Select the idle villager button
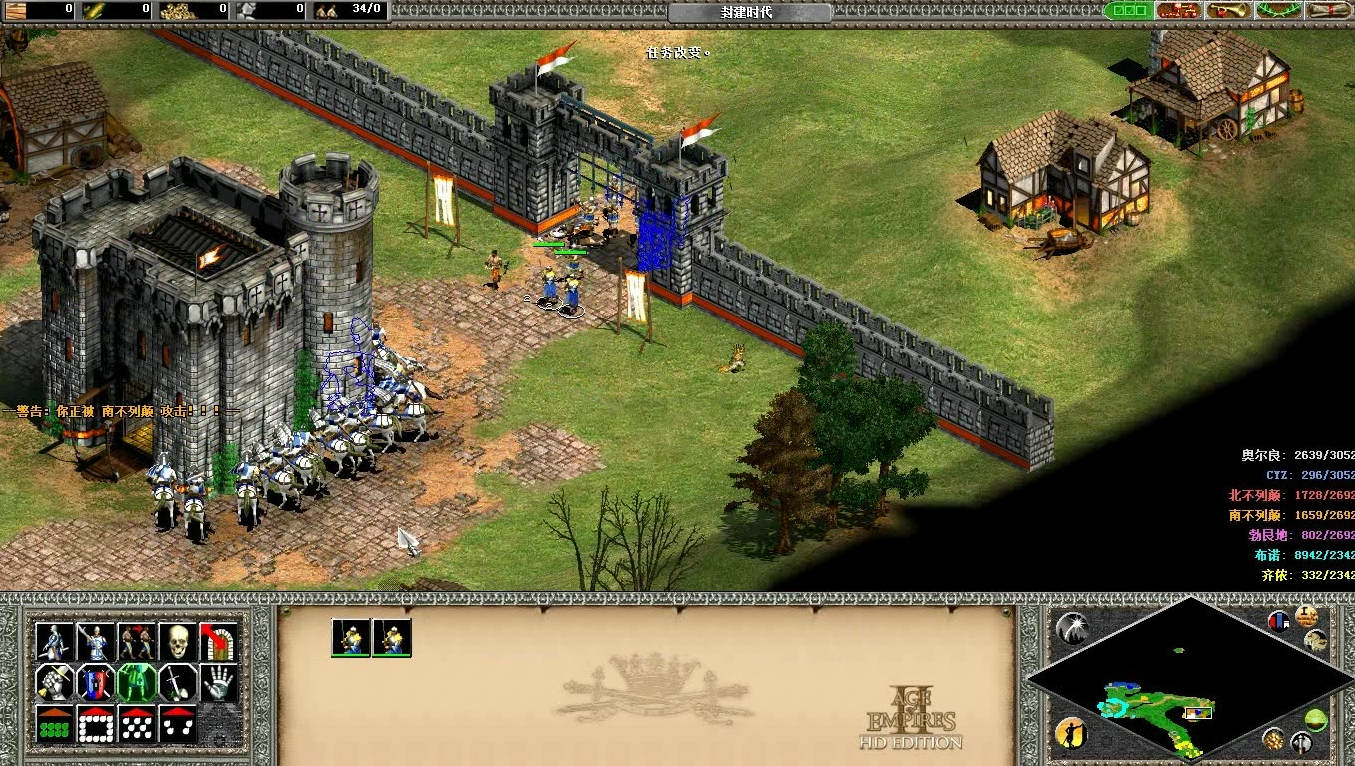This screenshot has width=1355, height=766. click(1071, 732)
